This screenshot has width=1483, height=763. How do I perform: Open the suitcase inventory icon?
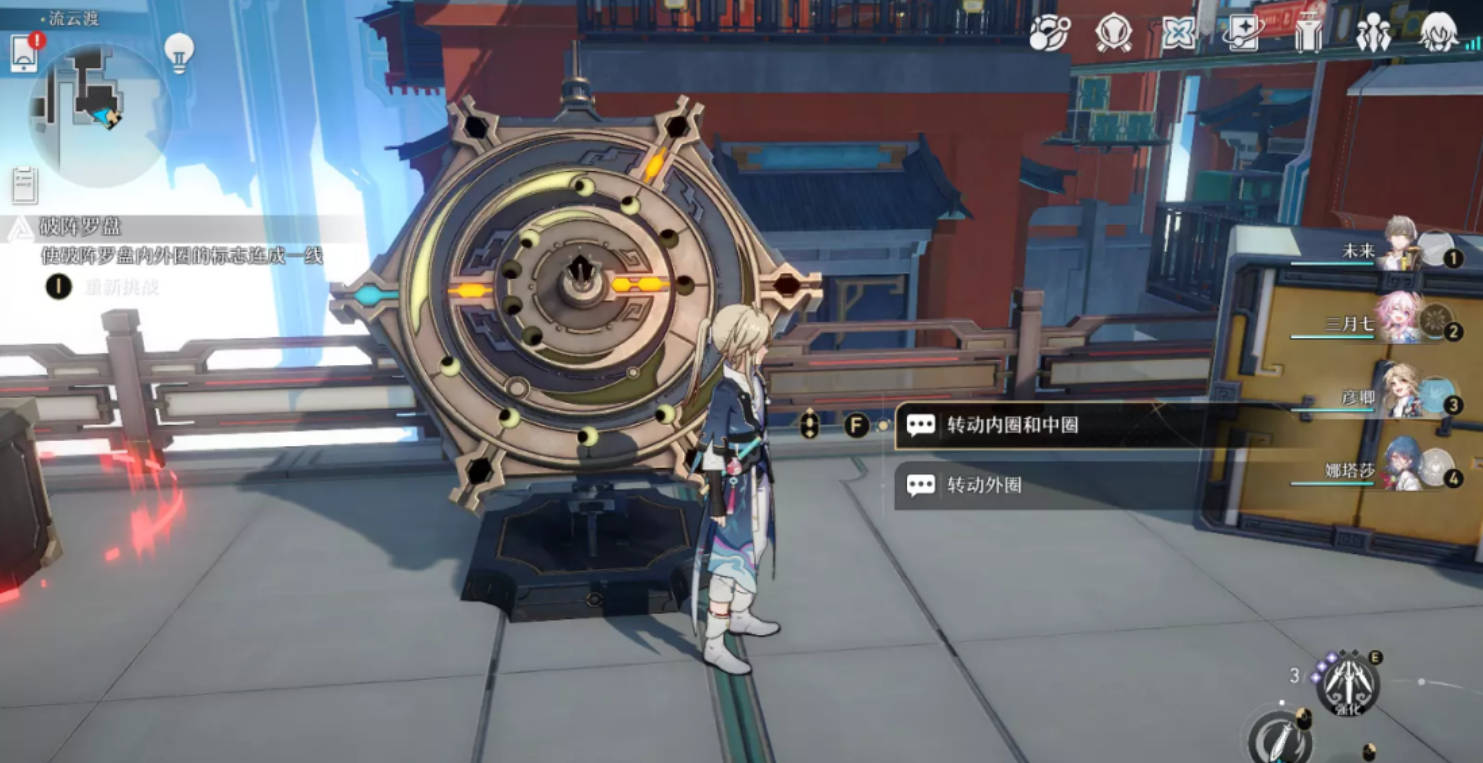tap(1308, 34)
